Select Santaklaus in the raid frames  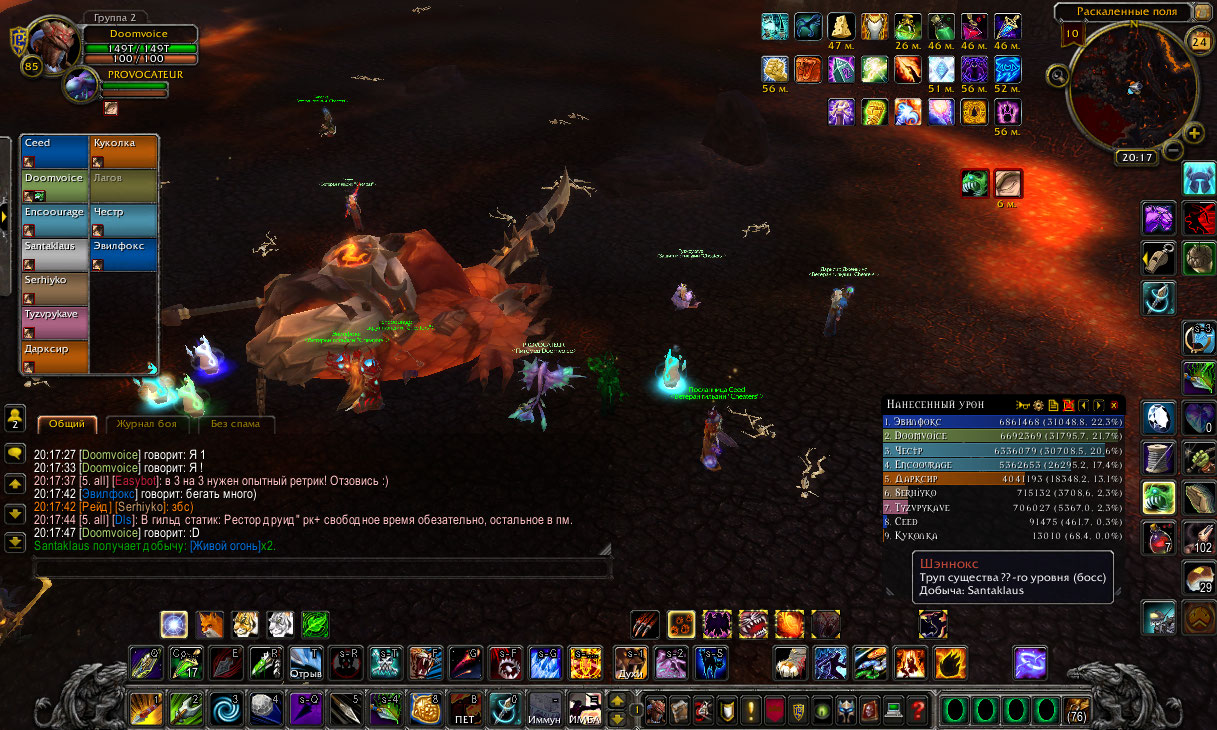click(55, 254)
